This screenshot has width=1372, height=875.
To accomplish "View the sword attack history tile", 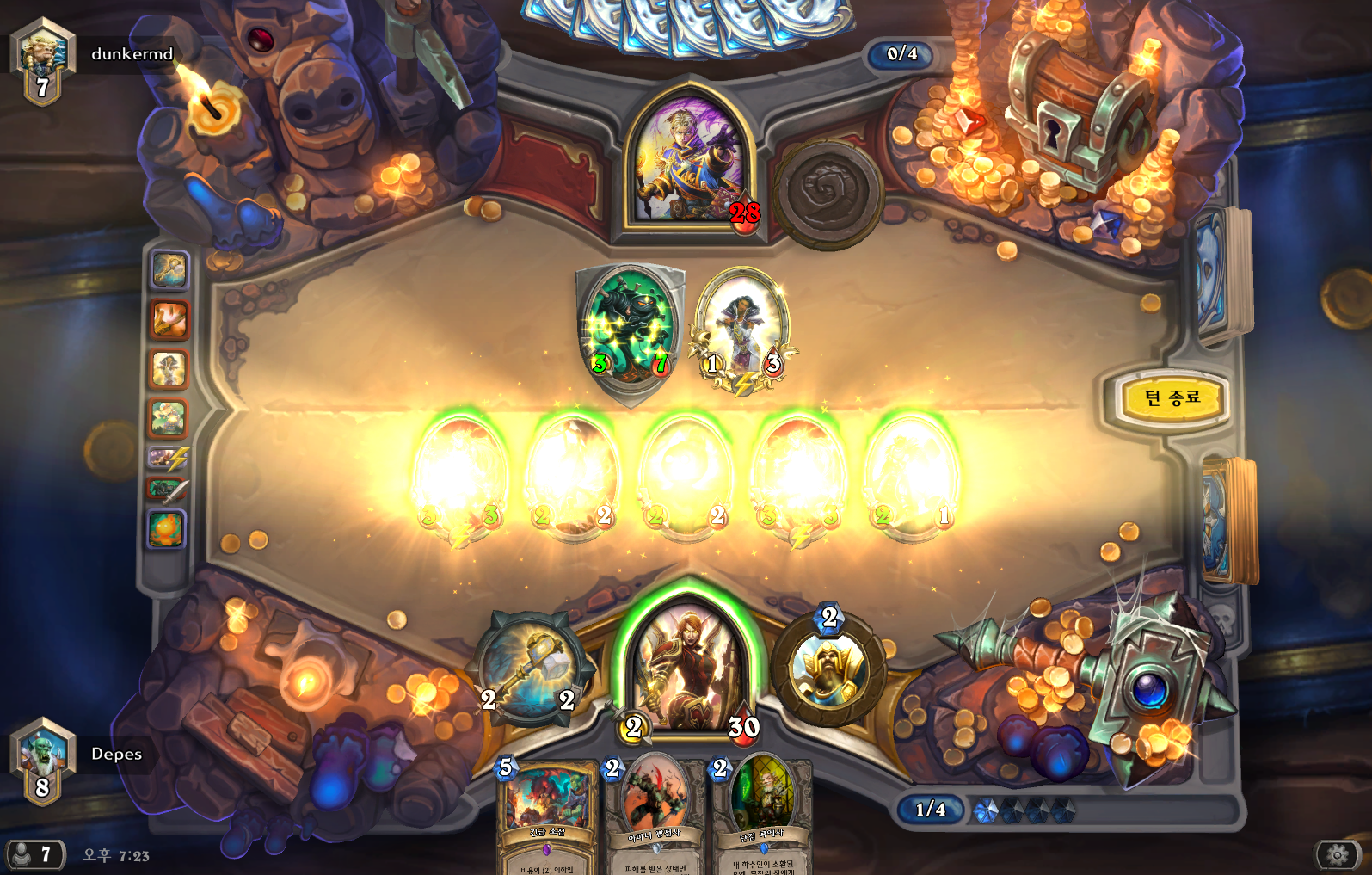I will pos(168,490).
